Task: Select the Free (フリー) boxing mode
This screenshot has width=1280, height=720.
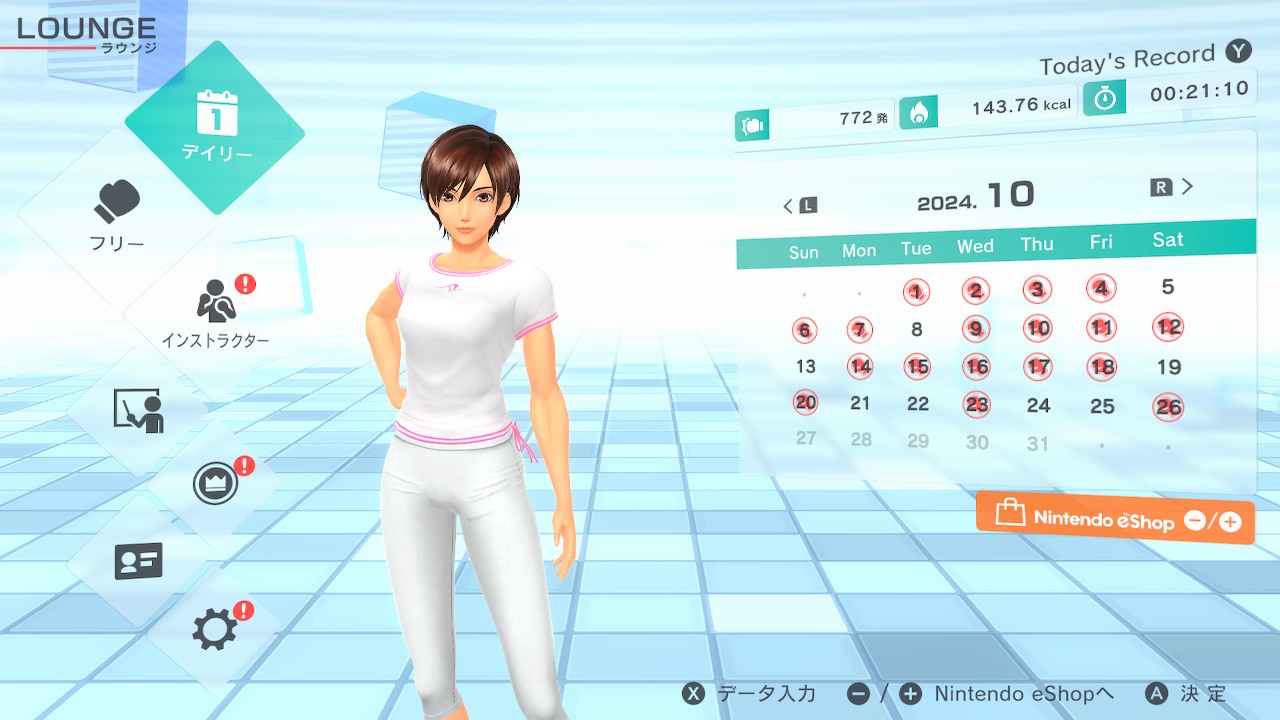Action: (118, 216)
